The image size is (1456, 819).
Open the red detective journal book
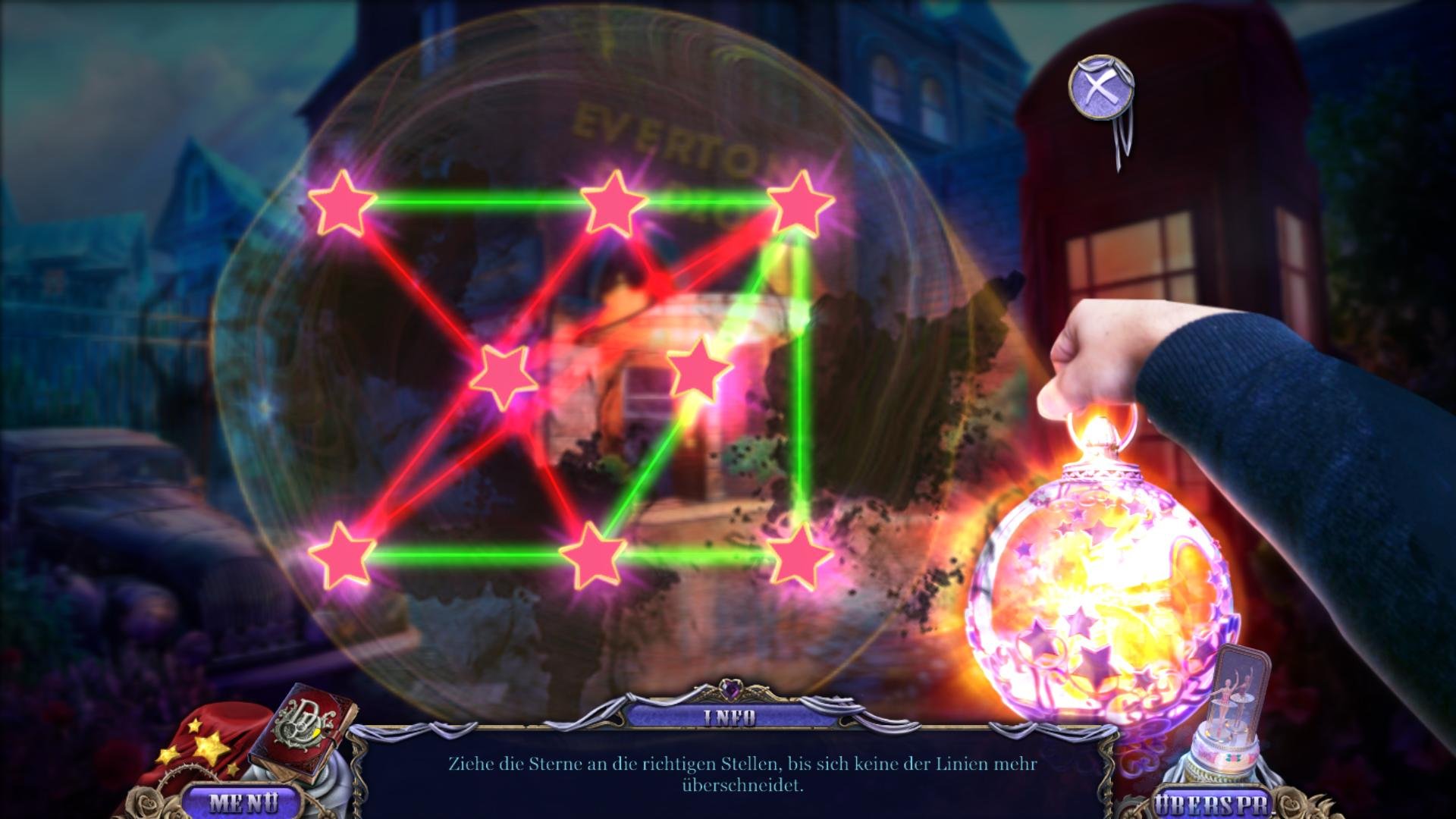311,730
